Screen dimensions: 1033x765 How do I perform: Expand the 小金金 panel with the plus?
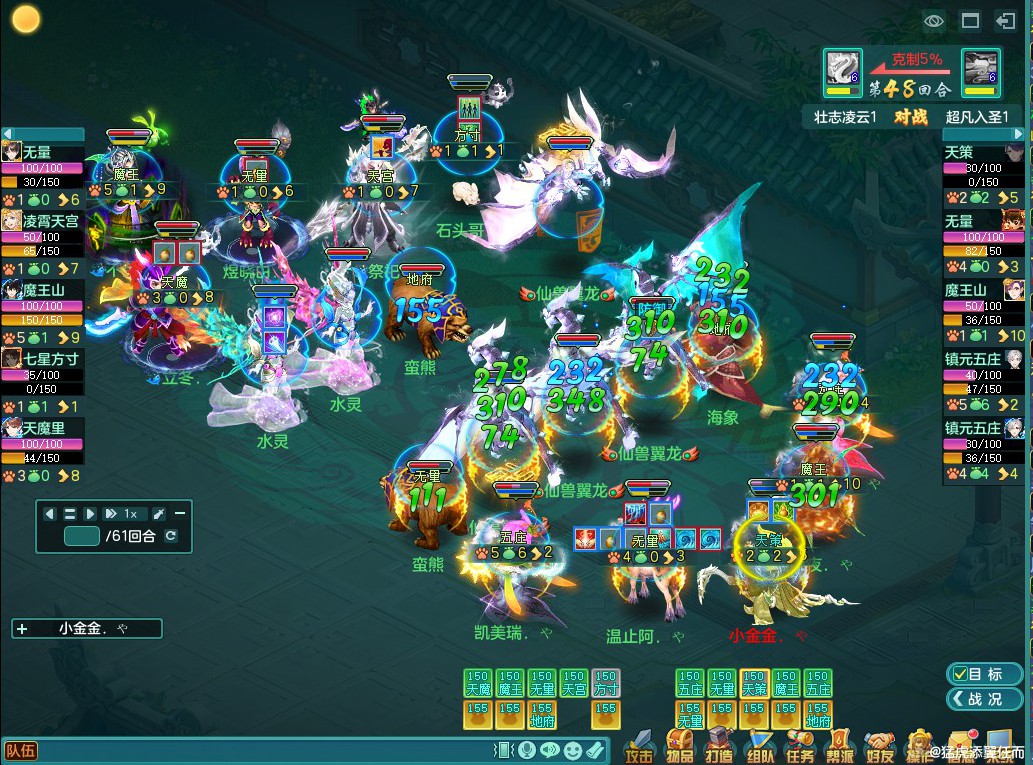click(x=22, y=629)
